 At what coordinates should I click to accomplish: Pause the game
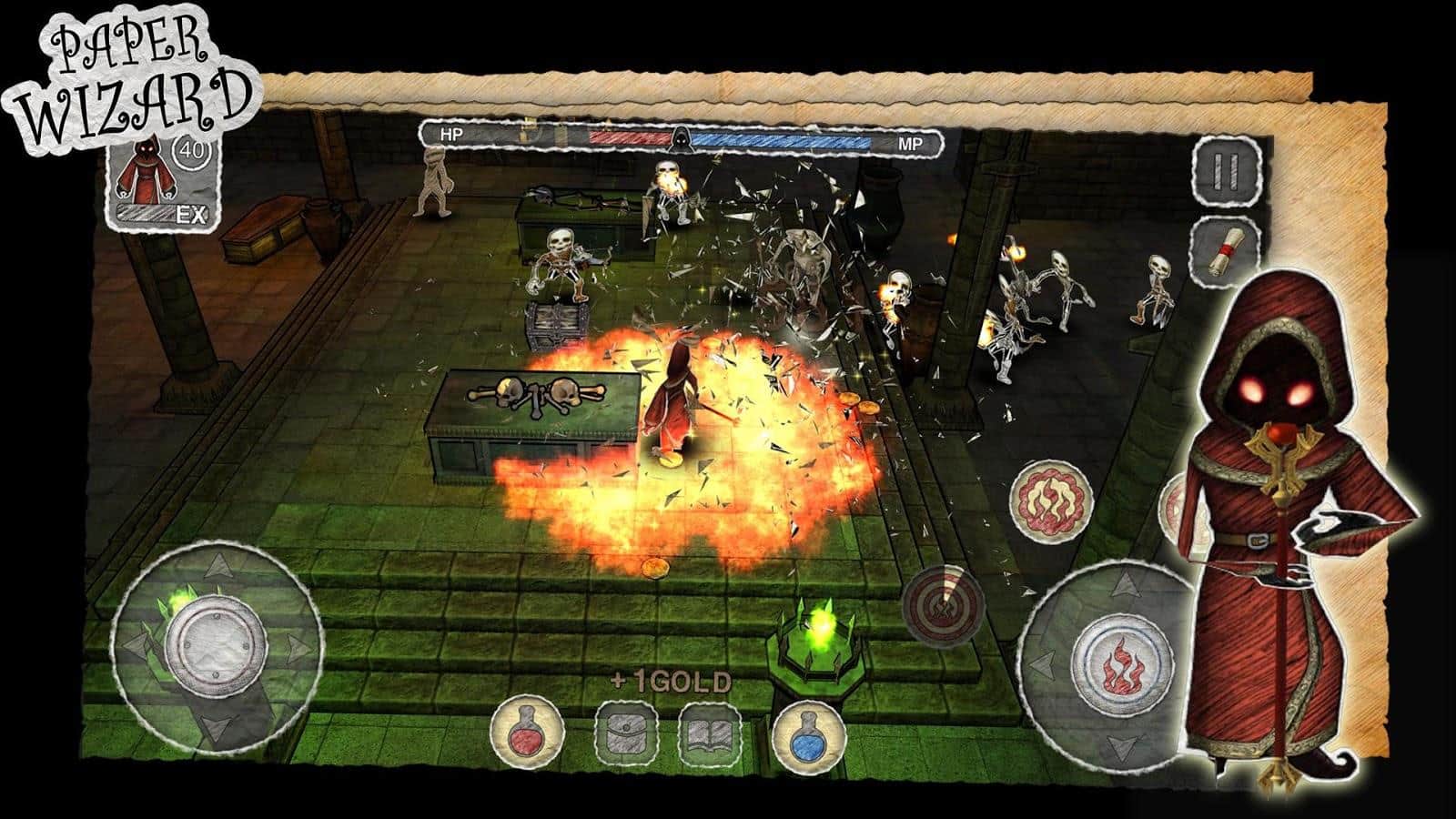click(1228, 170)
